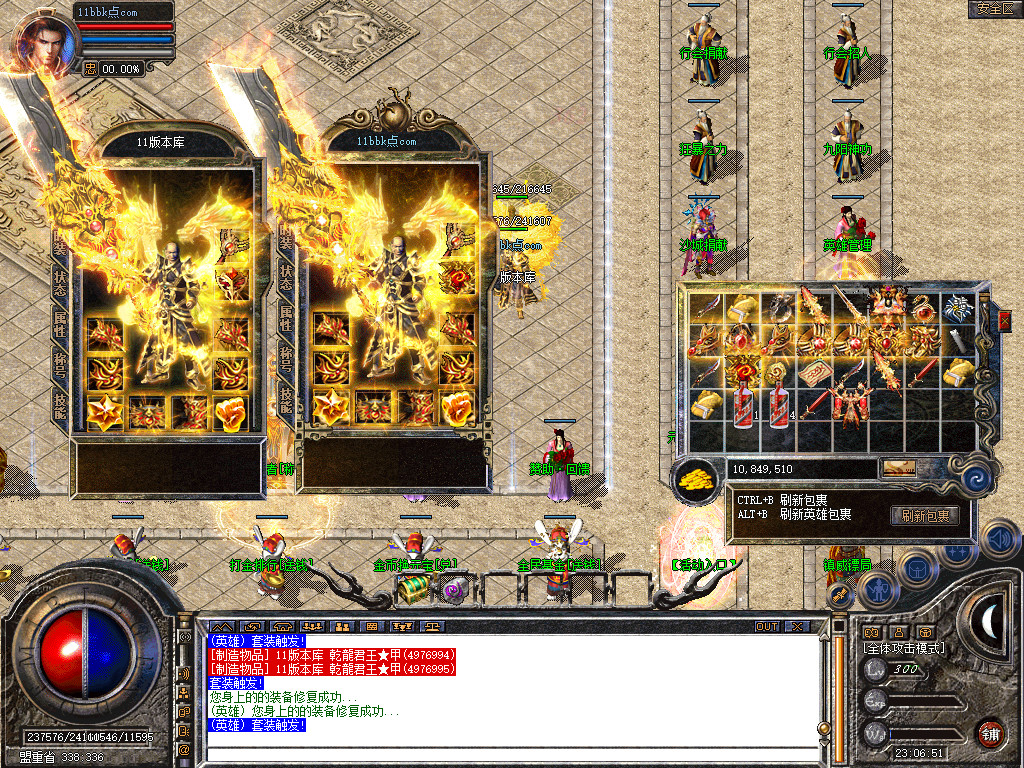Open the treasure chest icon above chat
1024x768 pixels.
[411, 590]
